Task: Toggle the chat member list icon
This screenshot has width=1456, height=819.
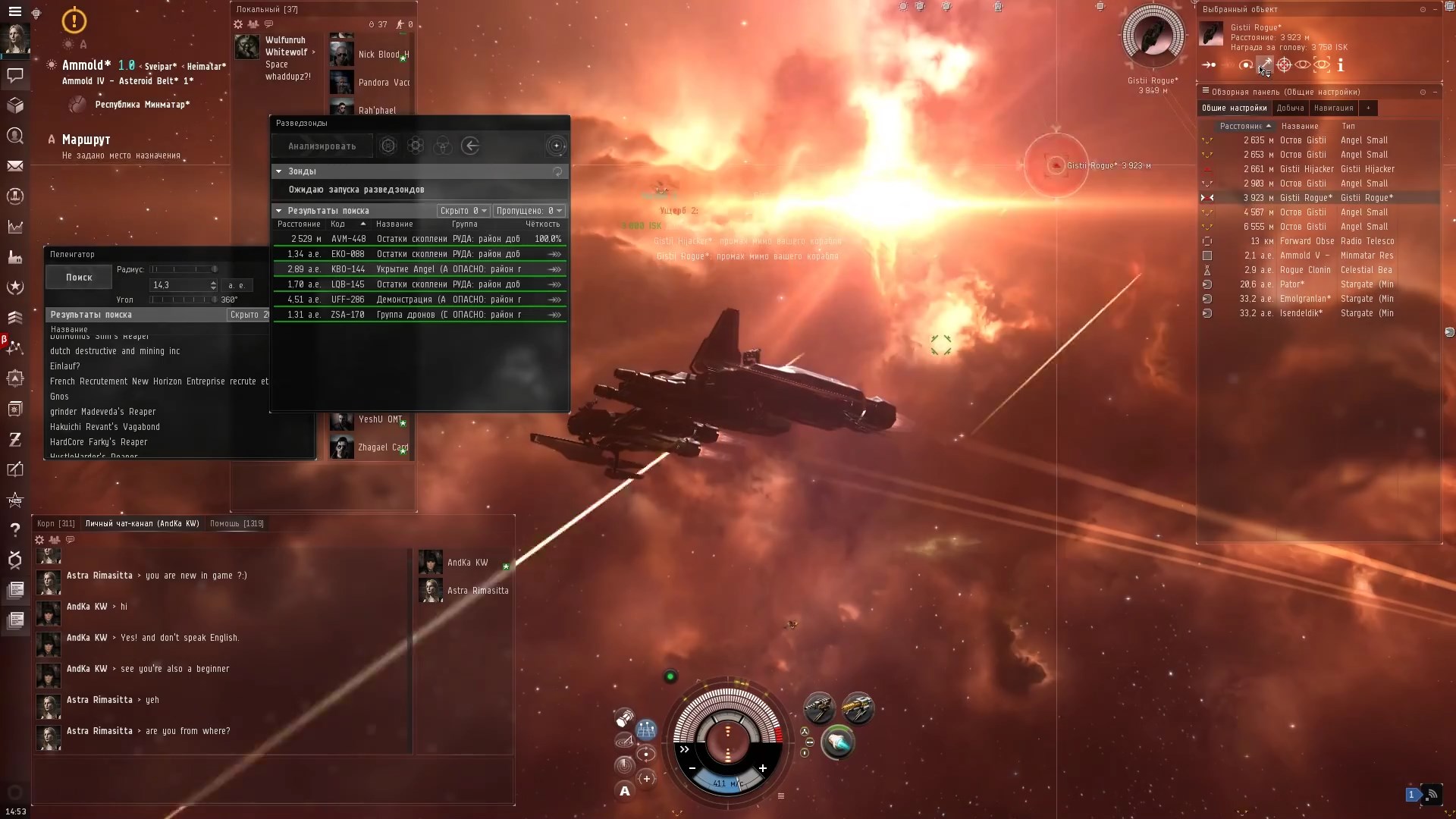Action: (55, 539)
